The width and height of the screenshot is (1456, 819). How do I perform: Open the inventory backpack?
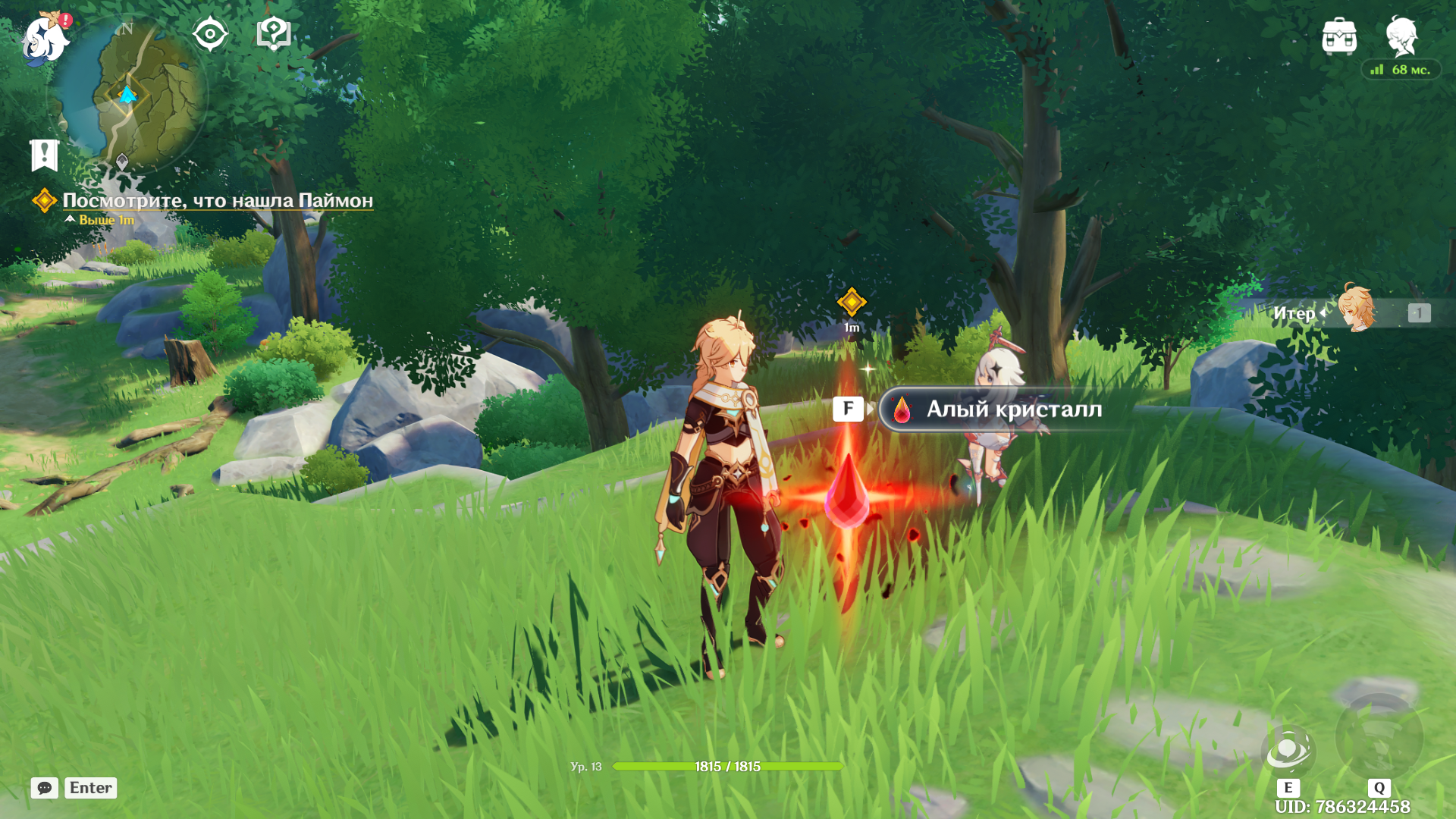1339,36
